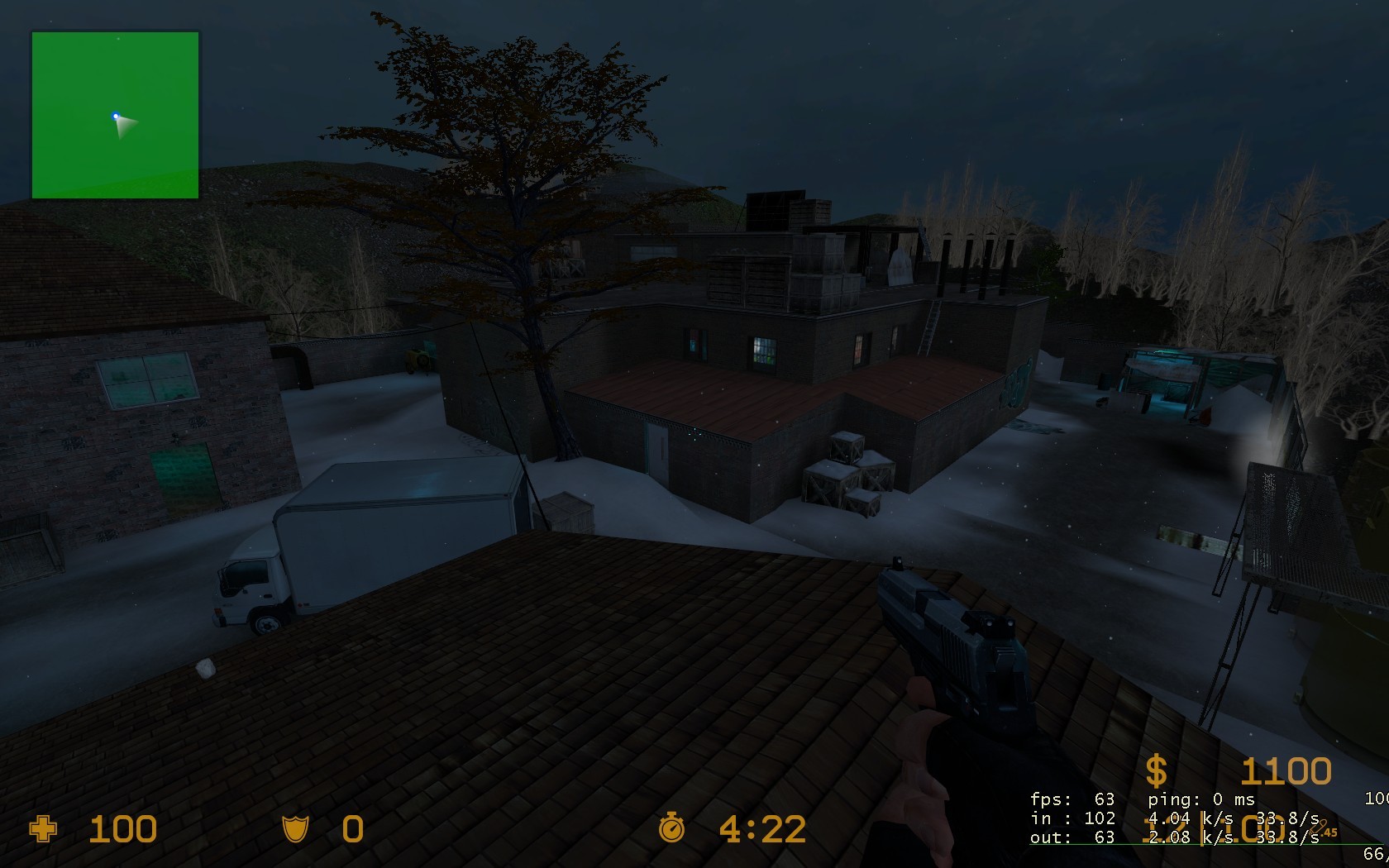Screen dimensions: 1389x868
Task: Click the round timer stopwatch icon
Action: [x=673, y=829]
